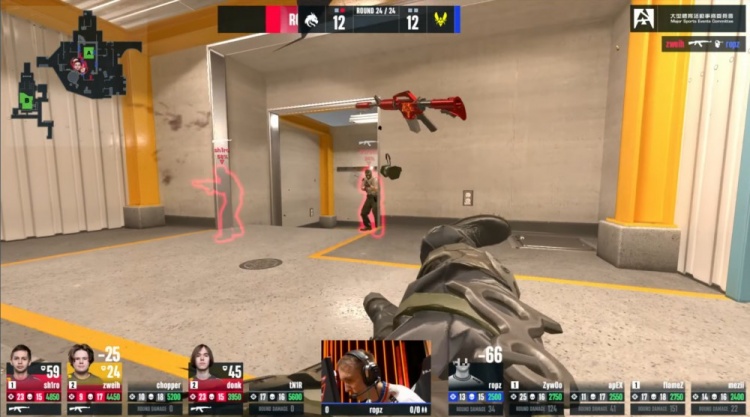Click the zweih–ropz kill feed entry
The width and height of the screenshot is (750, 417).
[x=703, y=44]
